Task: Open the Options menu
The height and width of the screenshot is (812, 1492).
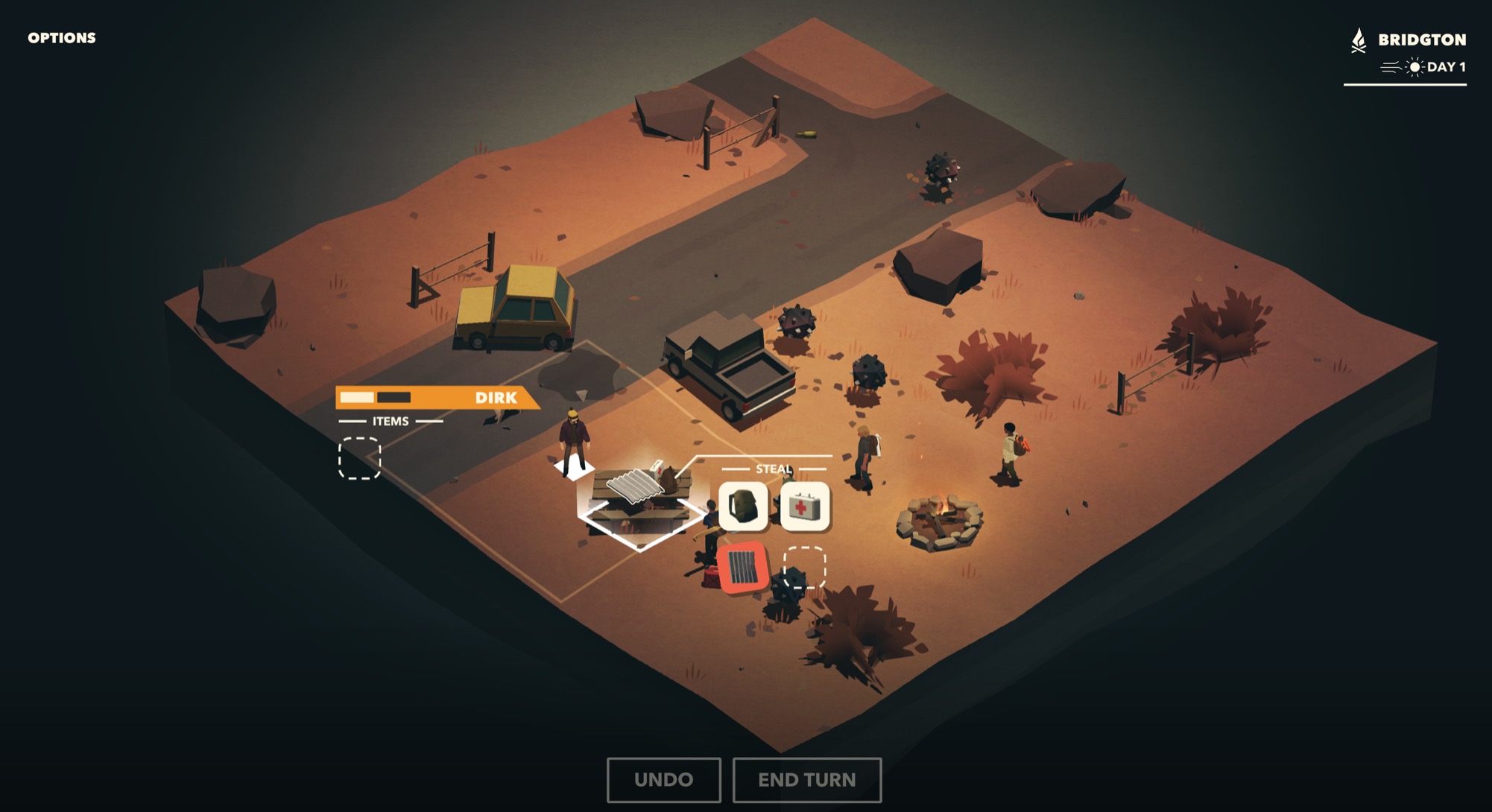Action: click(x=62, y=38)
